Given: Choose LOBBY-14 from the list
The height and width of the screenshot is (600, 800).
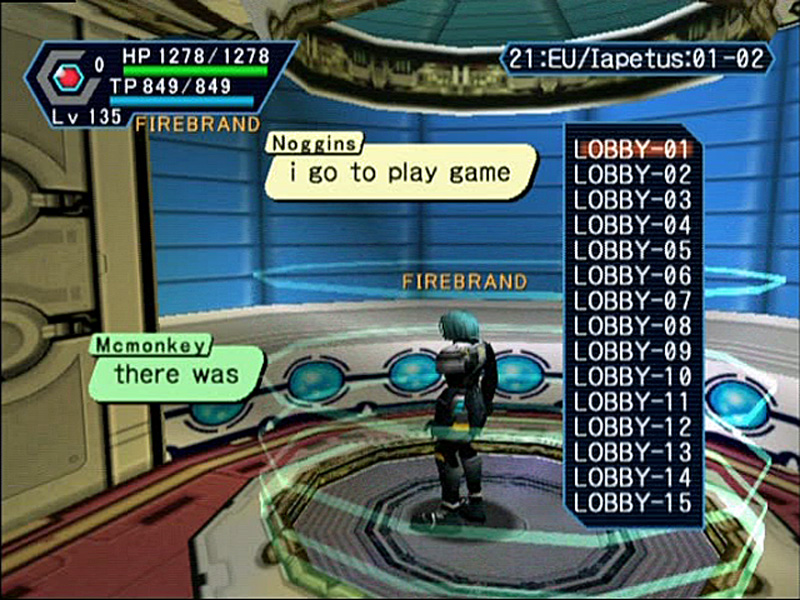Looking at the screenshot, I should [632, 477].
